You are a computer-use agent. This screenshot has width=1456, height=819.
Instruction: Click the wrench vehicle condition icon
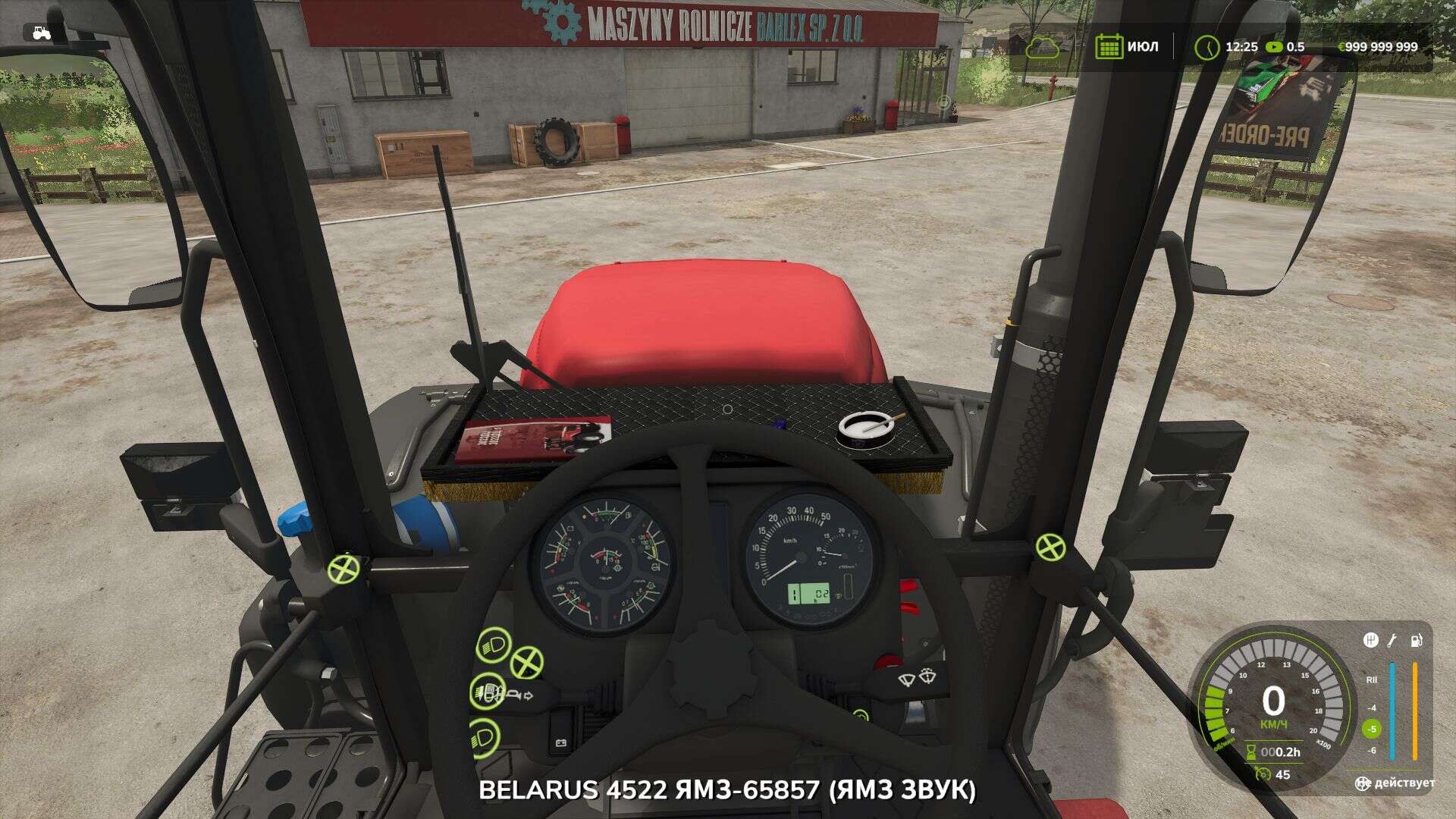pyautogui.click(x=1392, y=640)
